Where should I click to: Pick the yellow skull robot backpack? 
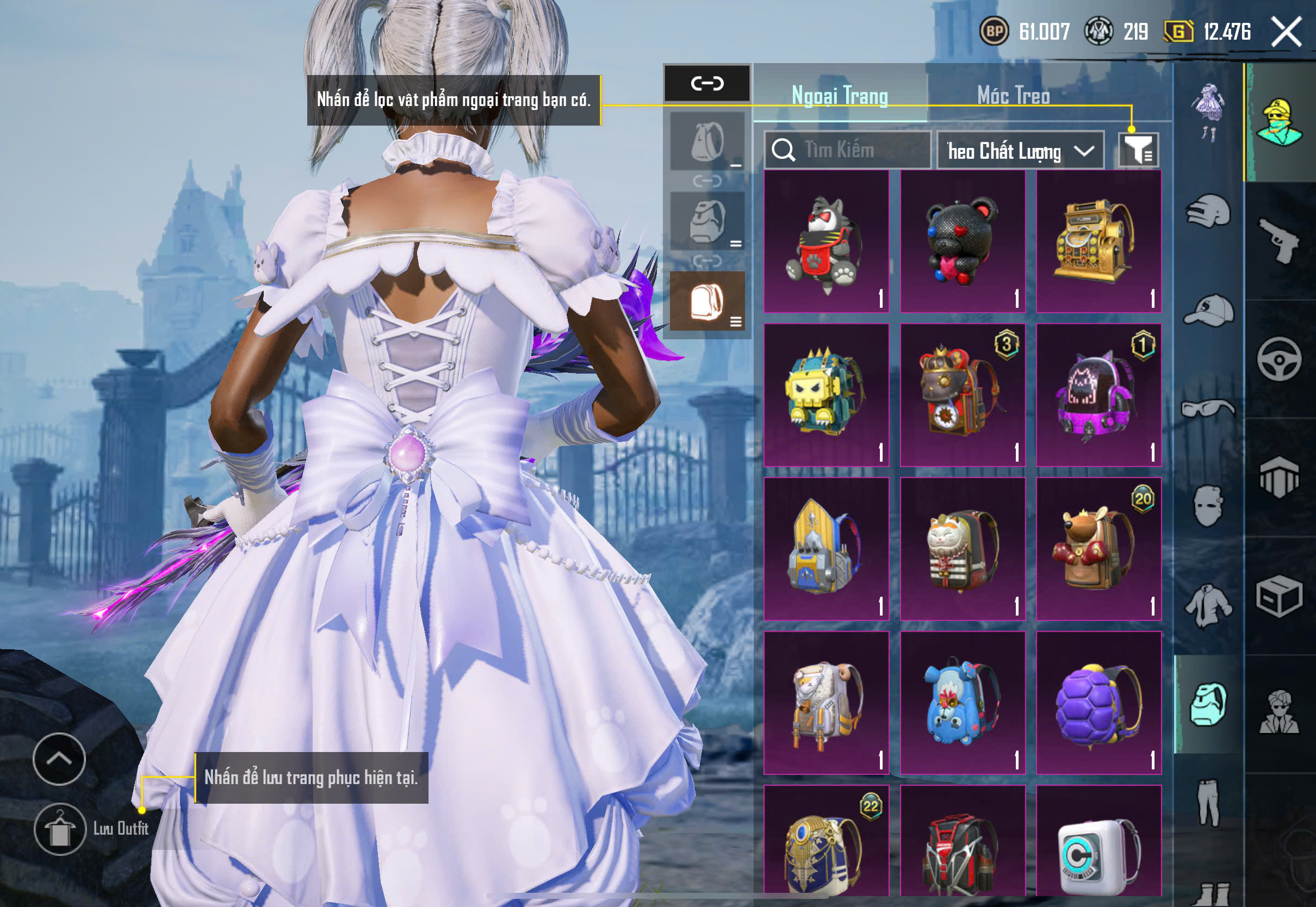[x=826, y=395]
